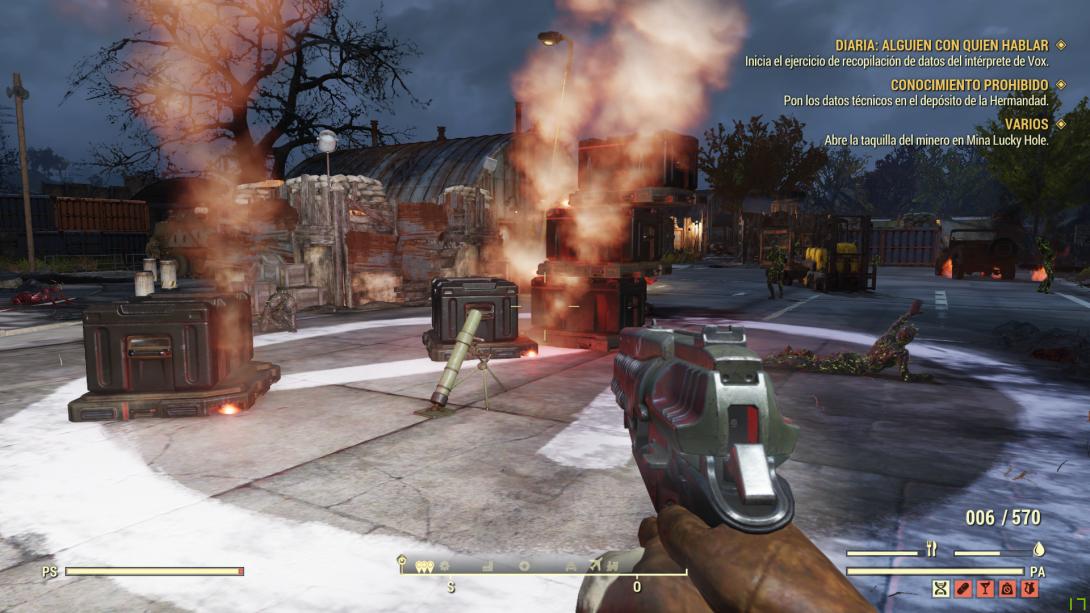The image size is (1090, 613).
Task: Click the water drop thirst icon
Action: point(1038,549)
